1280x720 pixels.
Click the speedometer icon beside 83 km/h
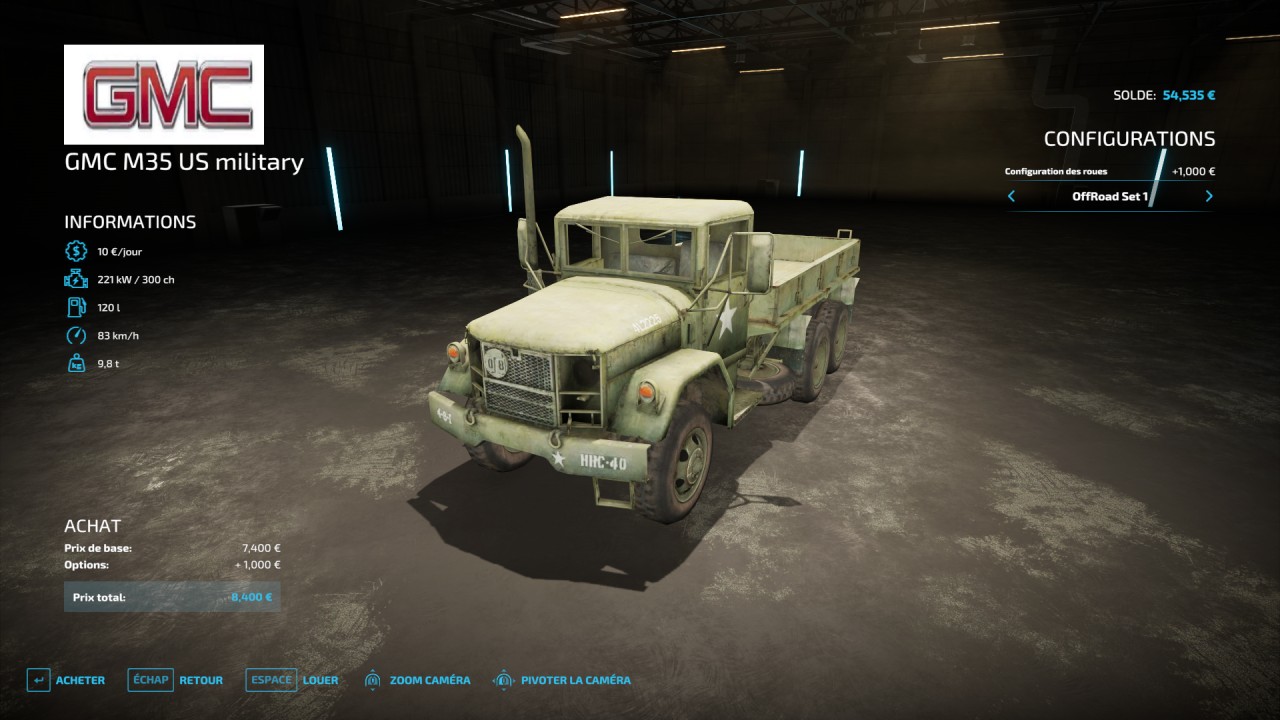point(75,335)
